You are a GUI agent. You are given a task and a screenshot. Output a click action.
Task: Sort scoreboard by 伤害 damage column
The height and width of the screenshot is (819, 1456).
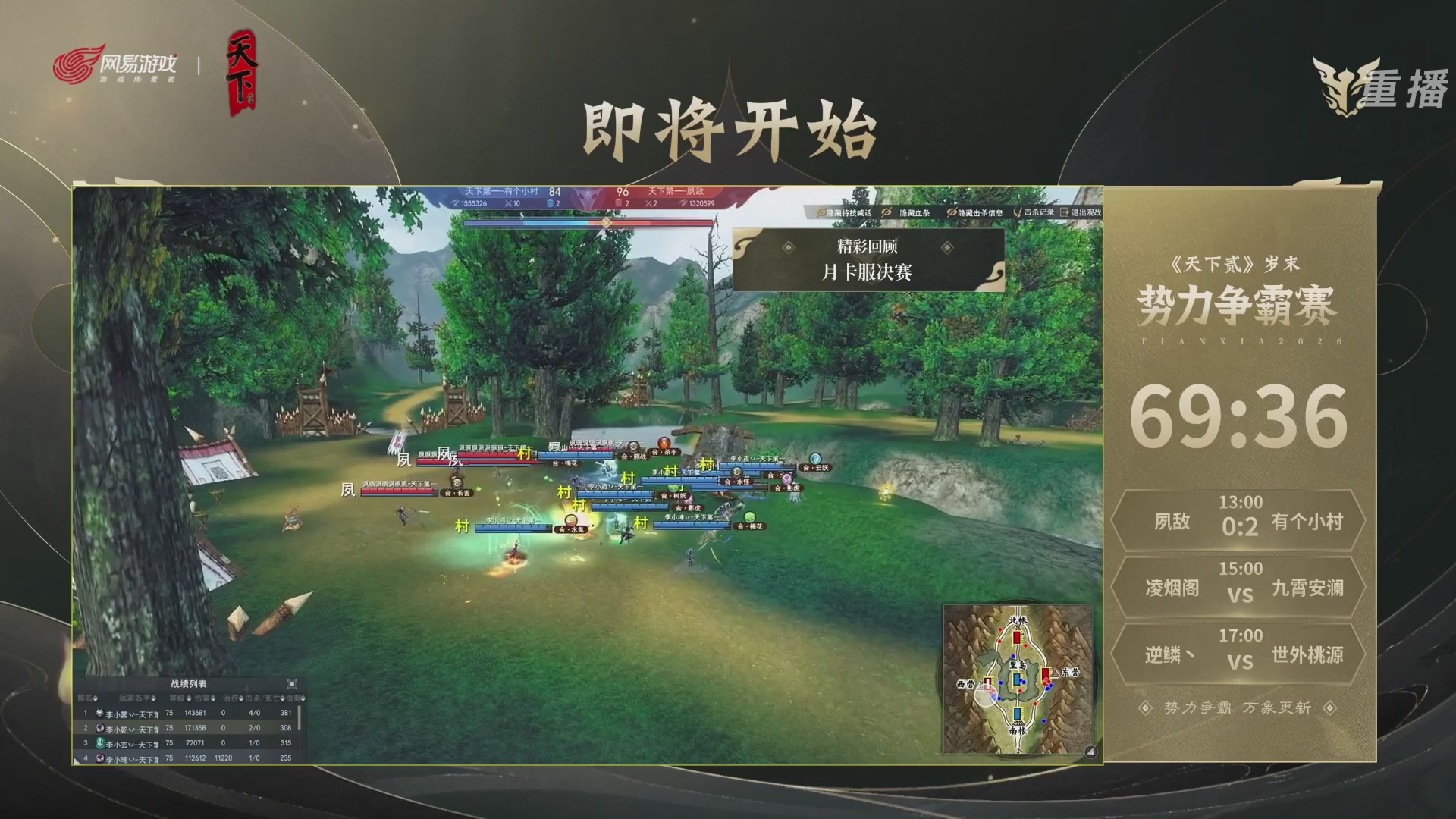tap(204, 698)
